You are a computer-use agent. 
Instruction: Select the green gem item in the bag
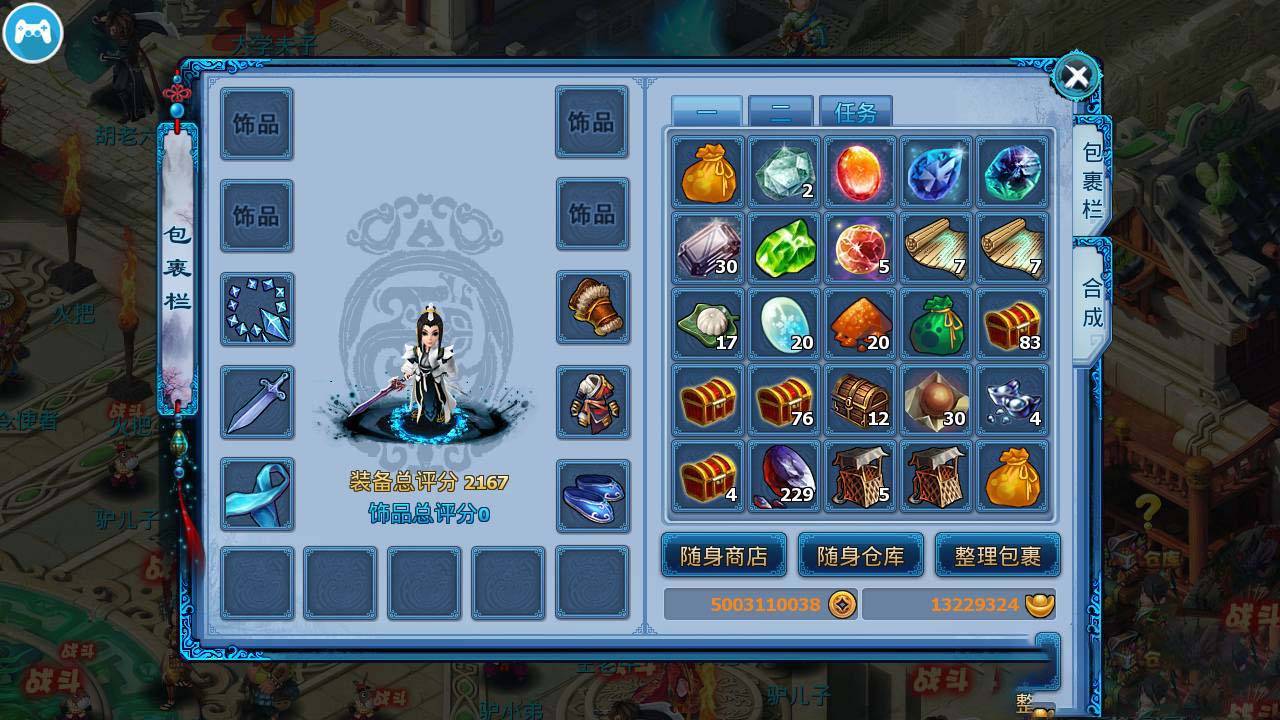point(784,248)
